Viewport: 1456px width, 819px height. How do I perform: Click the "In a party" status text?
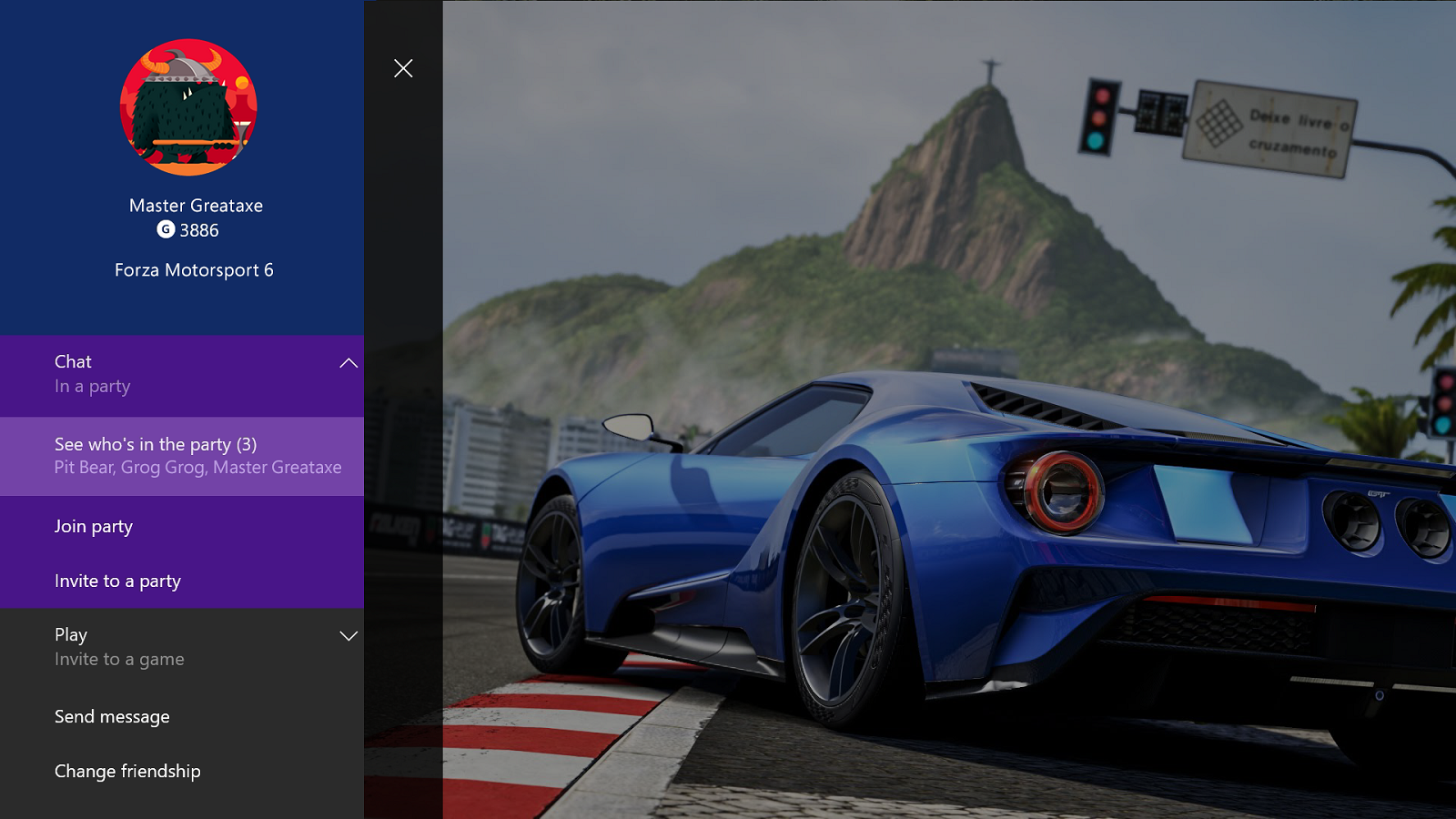93,386
